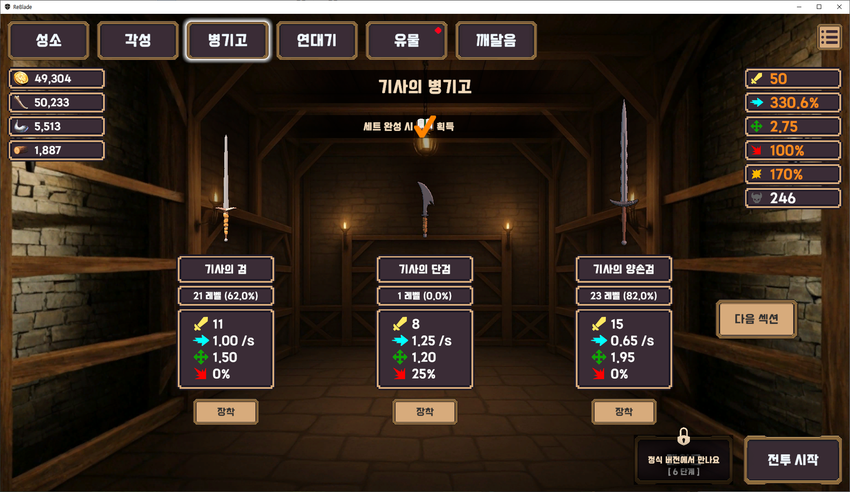The height and width of the screenshot is (492, 850).
Task: Open the list menu icon
Action: pos(829,38)
